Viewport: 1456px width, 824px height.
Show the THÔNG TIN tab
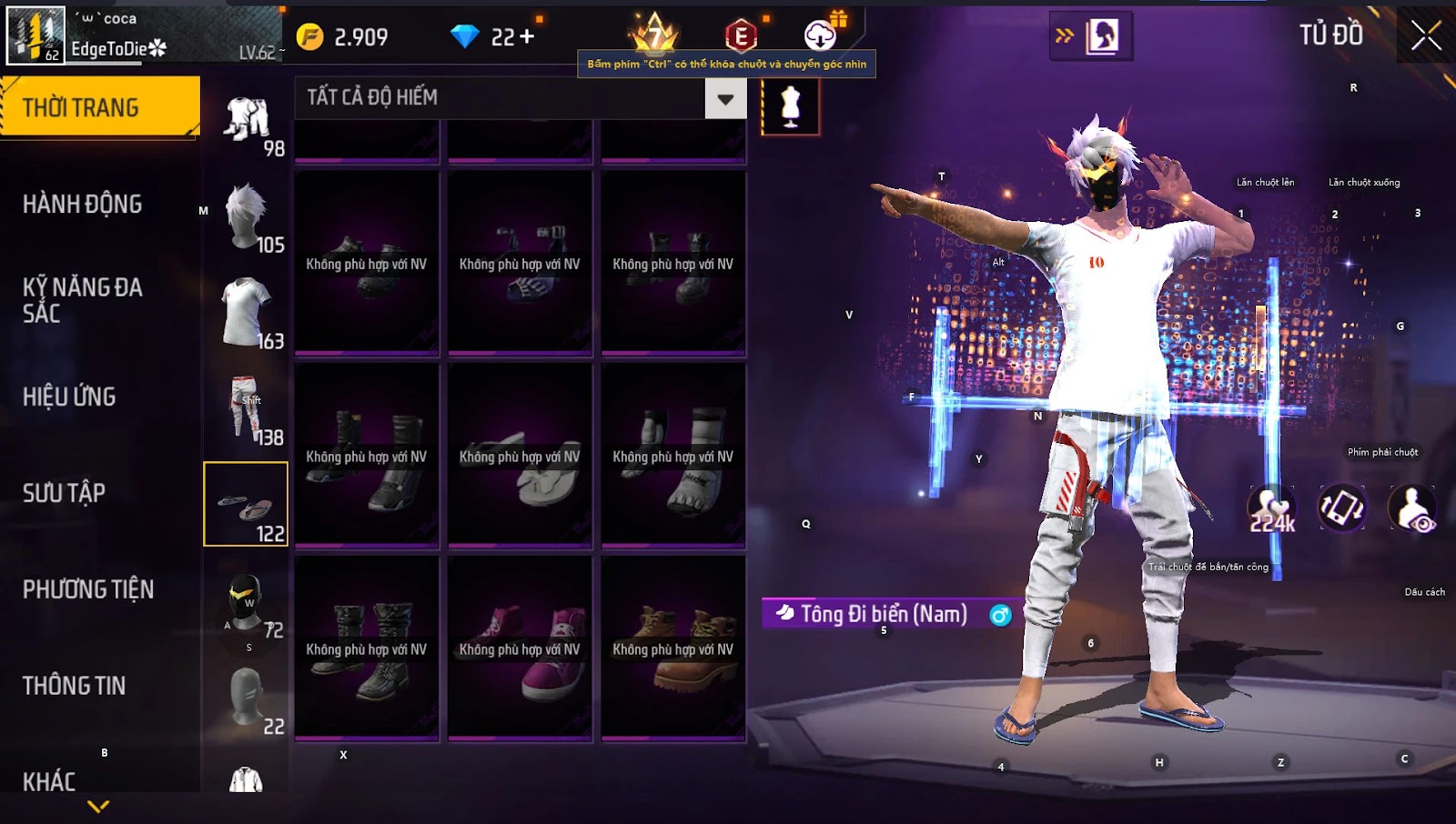coord(75,686)
